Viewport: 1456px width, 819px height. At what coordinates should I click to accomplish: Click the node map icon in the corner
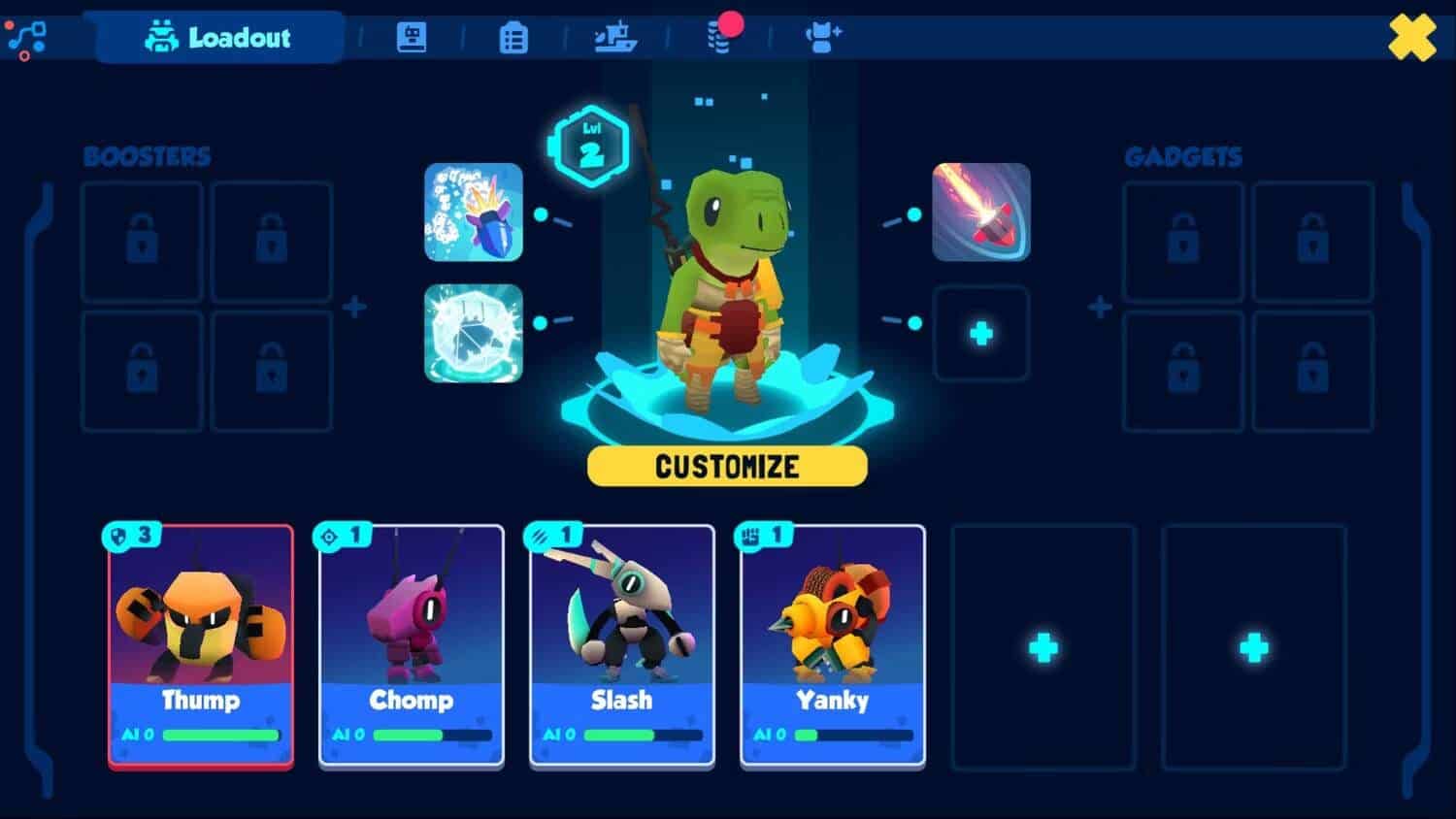[27, 37]
